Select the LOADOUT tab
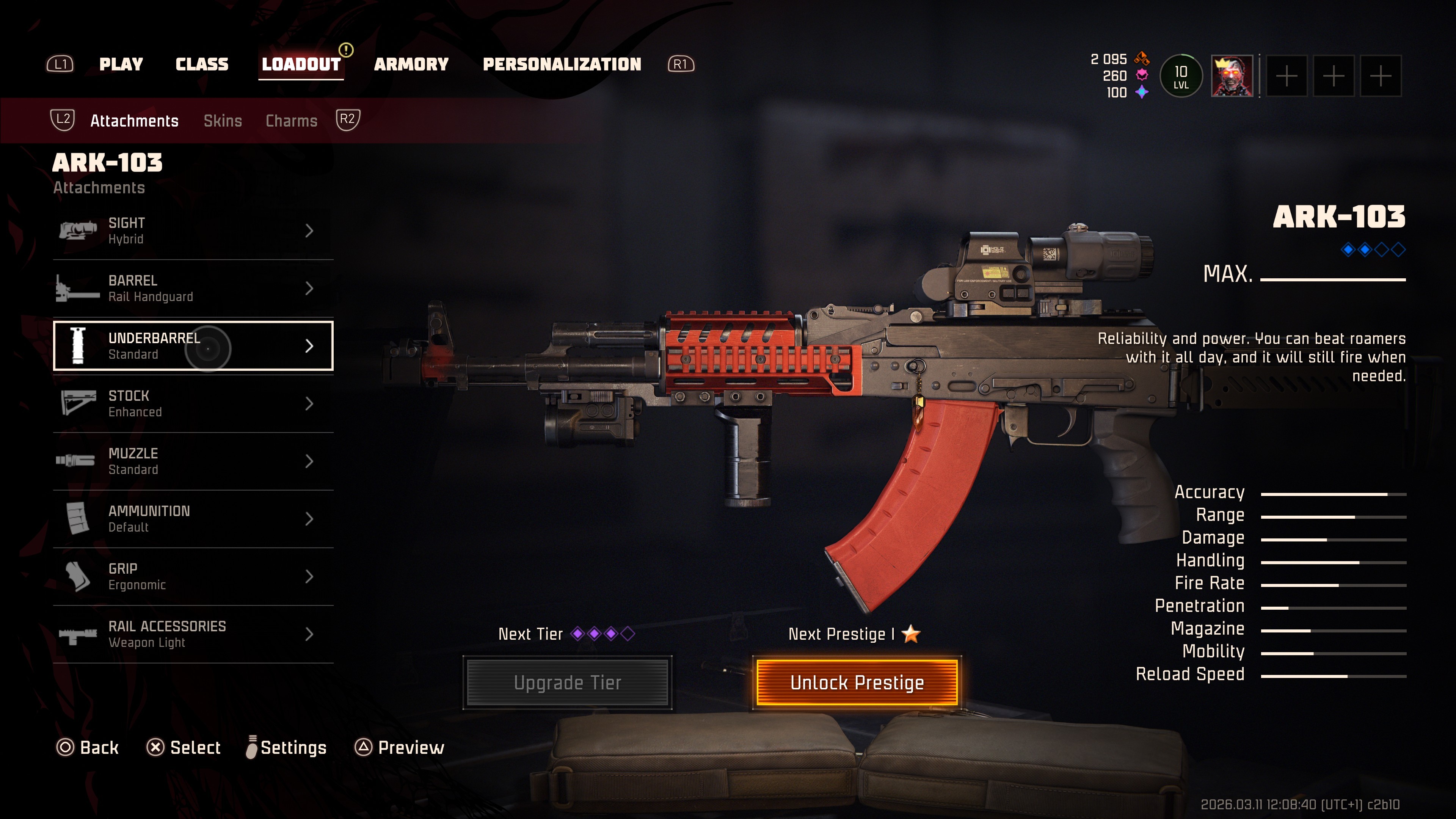The width and height of the screenshot is (1456, 819). pos(301,64)
